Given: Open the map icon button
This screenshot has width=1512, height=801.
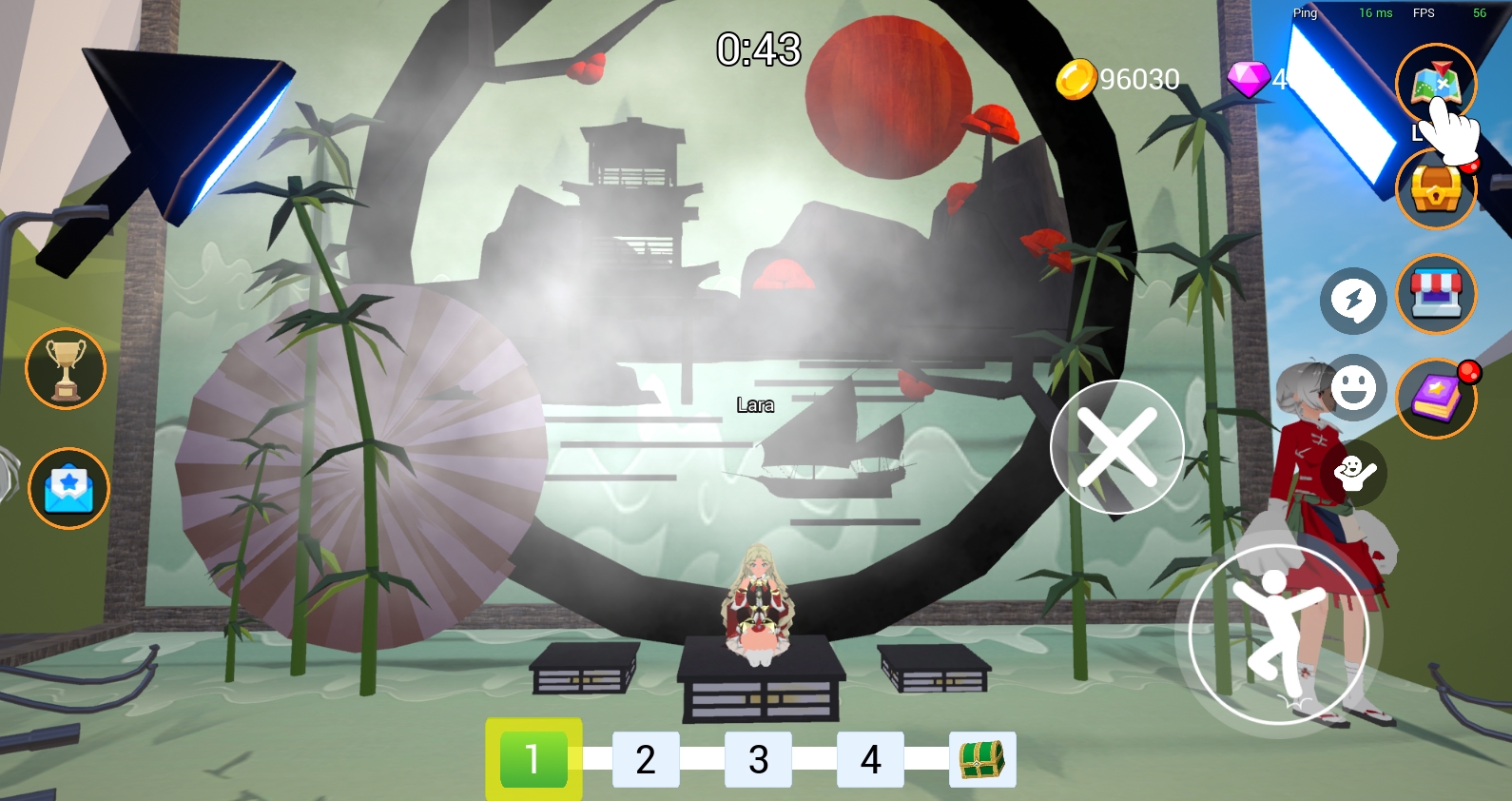Looking at the screenshot, I should tap(1435, 83).
